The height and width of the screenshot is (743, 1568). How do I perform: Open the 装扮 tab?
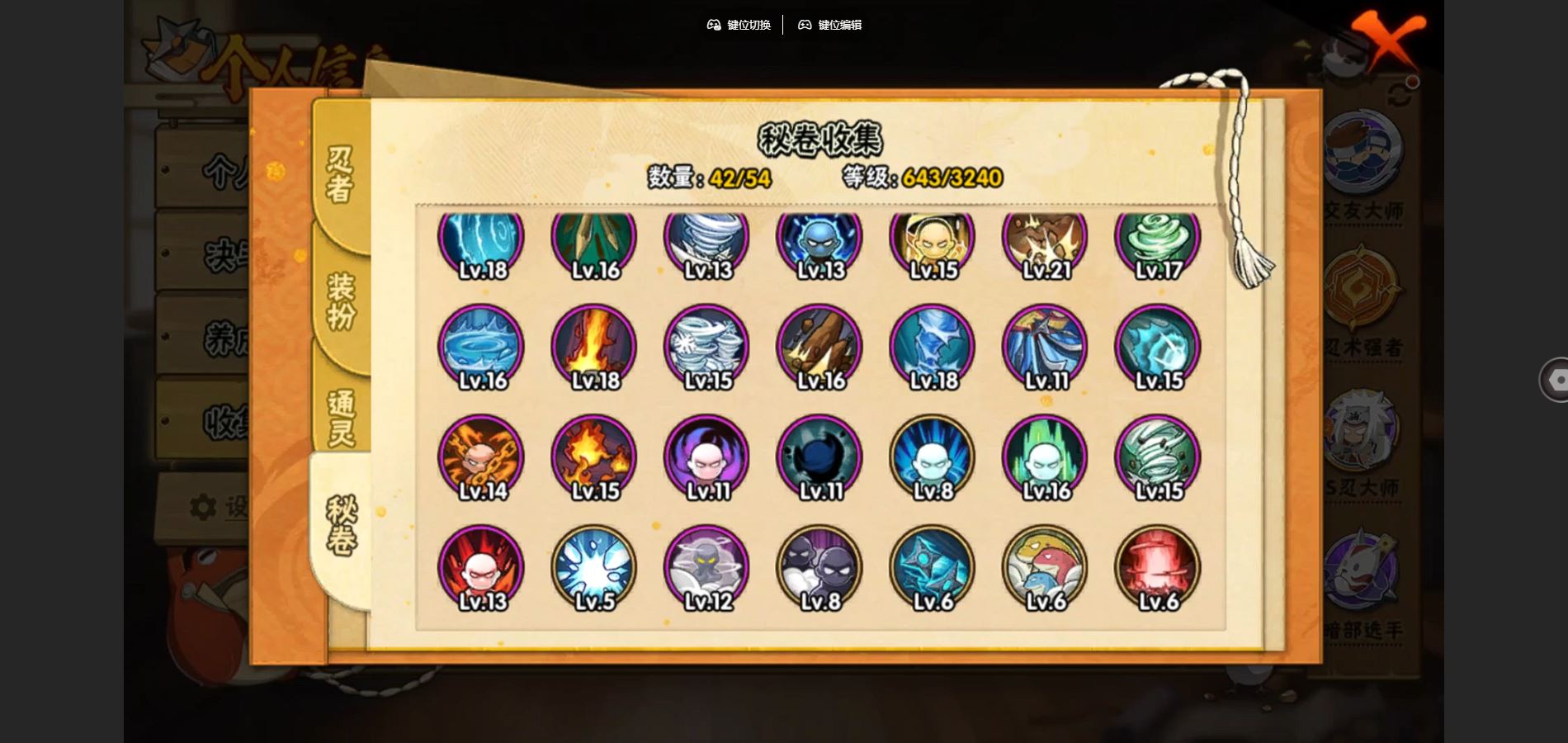click(340, 301)
